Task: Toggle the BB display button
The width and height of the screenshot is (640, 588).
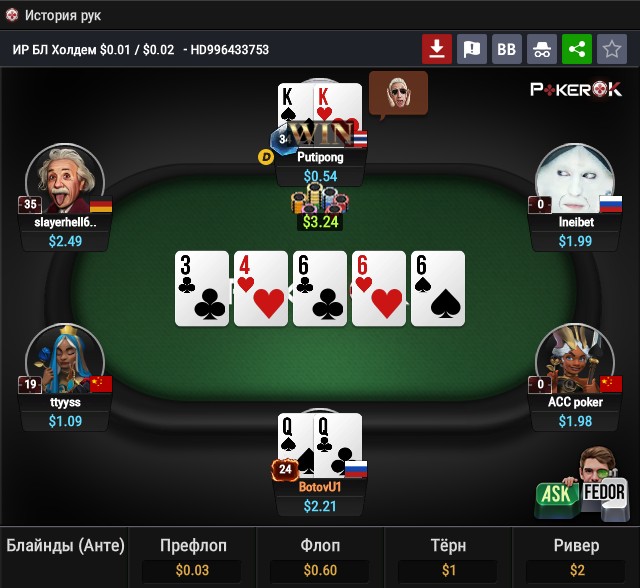Action: coord(507,48)
